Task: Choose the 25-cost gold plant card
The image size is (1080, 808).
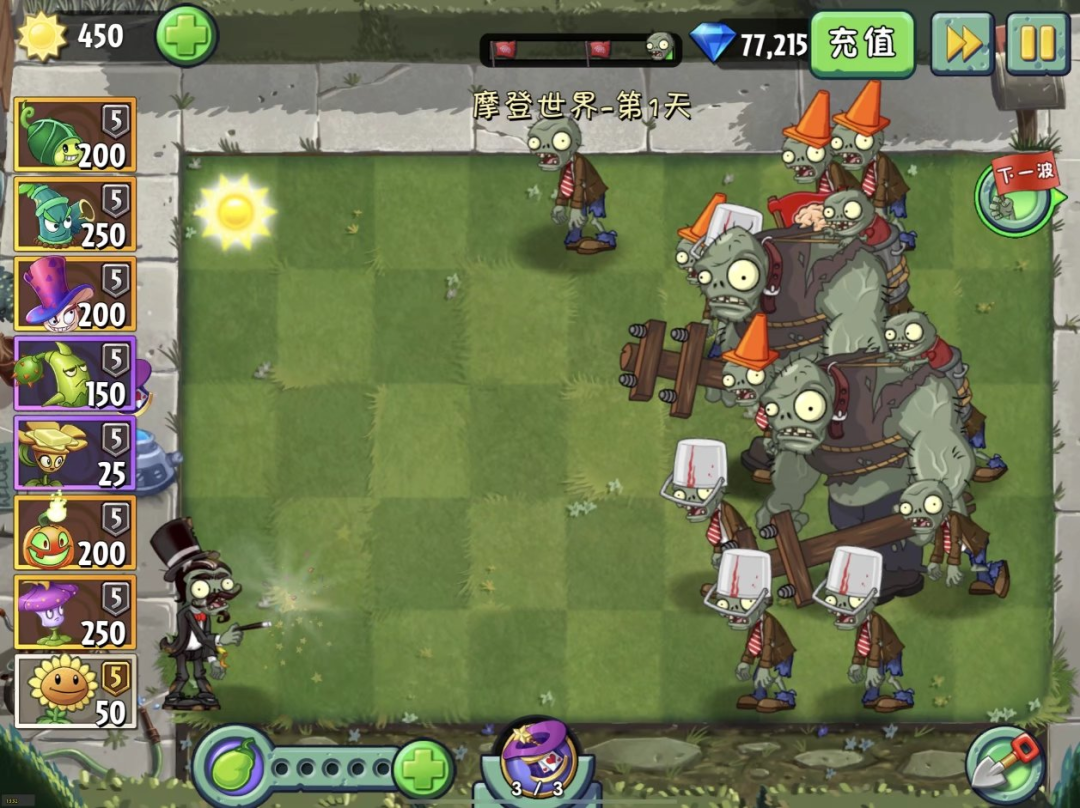Action: [75, 453]
